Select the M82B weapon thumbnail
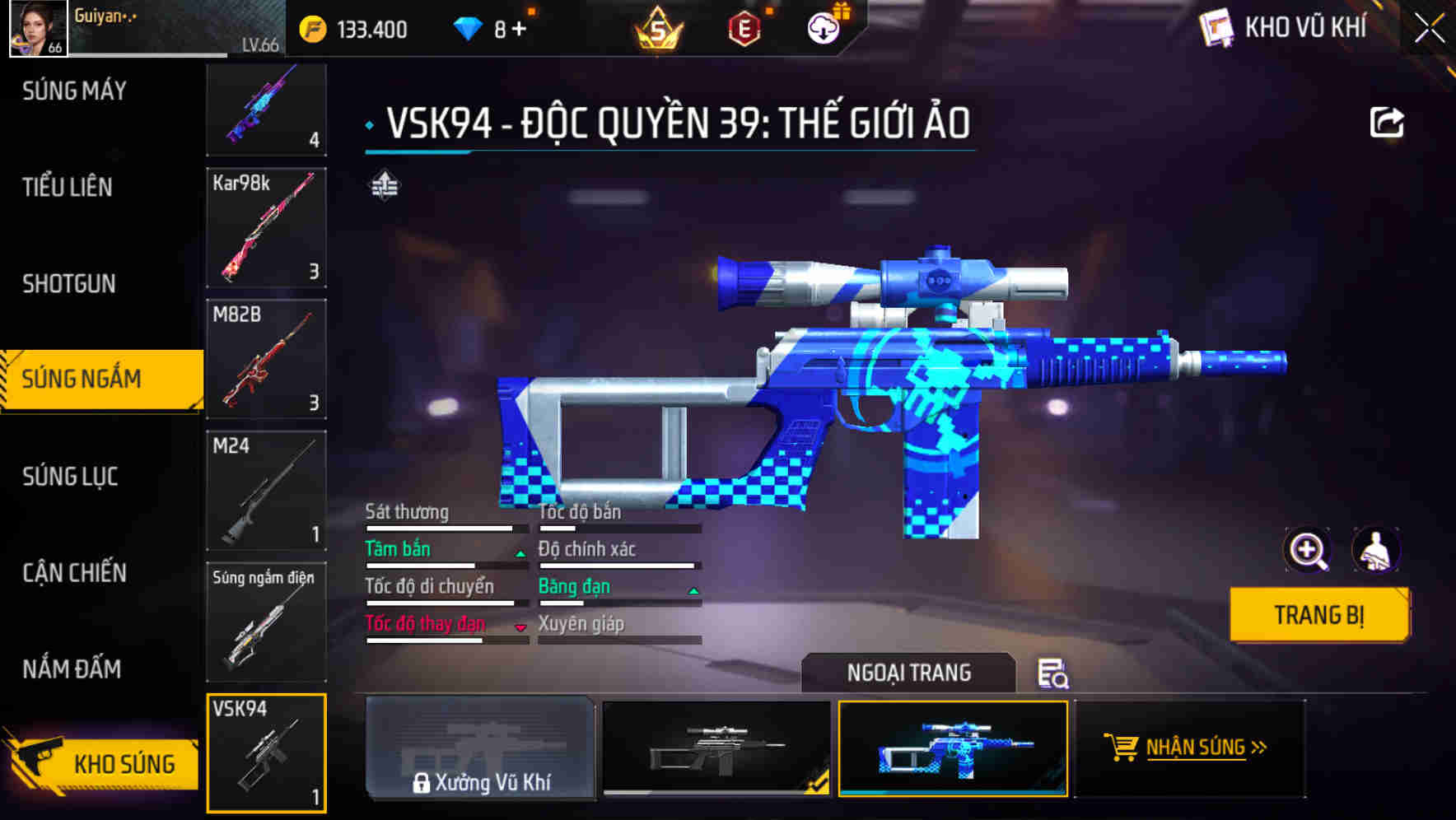Viewport: 1456px width, 820px height. (x=266, y=360)
